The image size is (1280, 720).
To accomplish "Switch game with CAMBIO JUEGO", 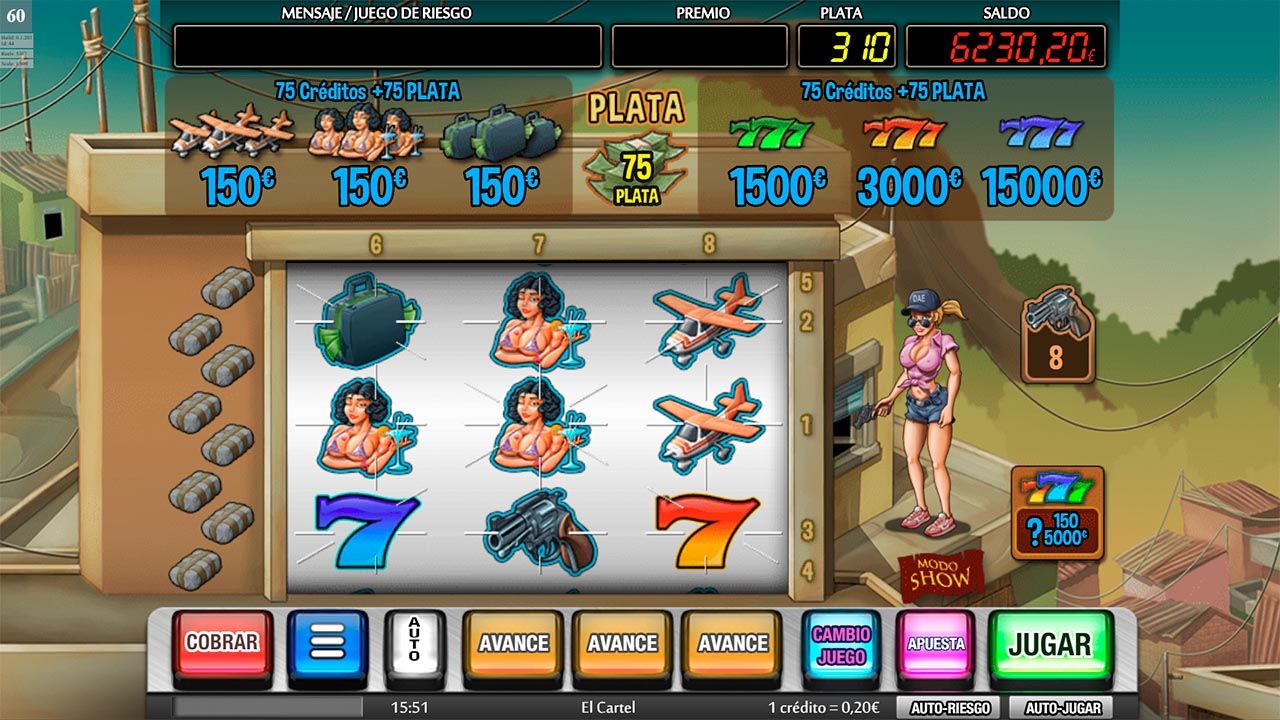I will point(841,645).
